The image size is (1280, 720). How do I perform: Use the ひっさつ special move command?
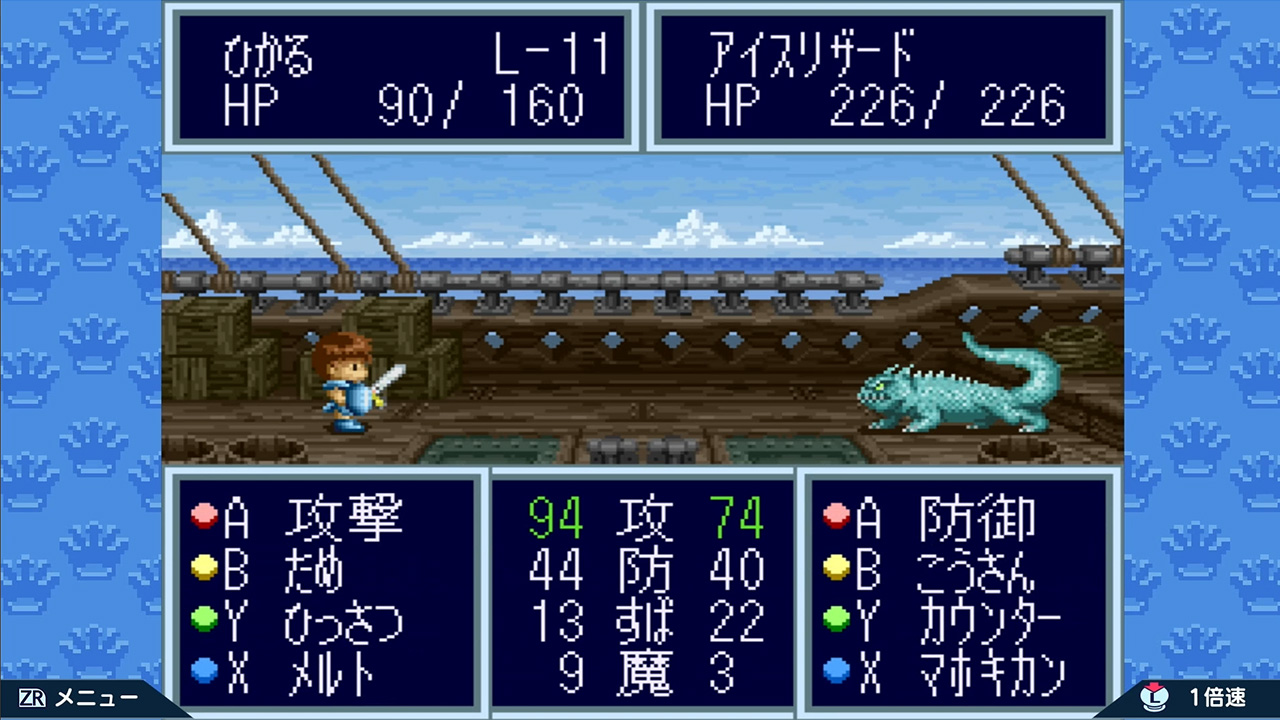343,622
